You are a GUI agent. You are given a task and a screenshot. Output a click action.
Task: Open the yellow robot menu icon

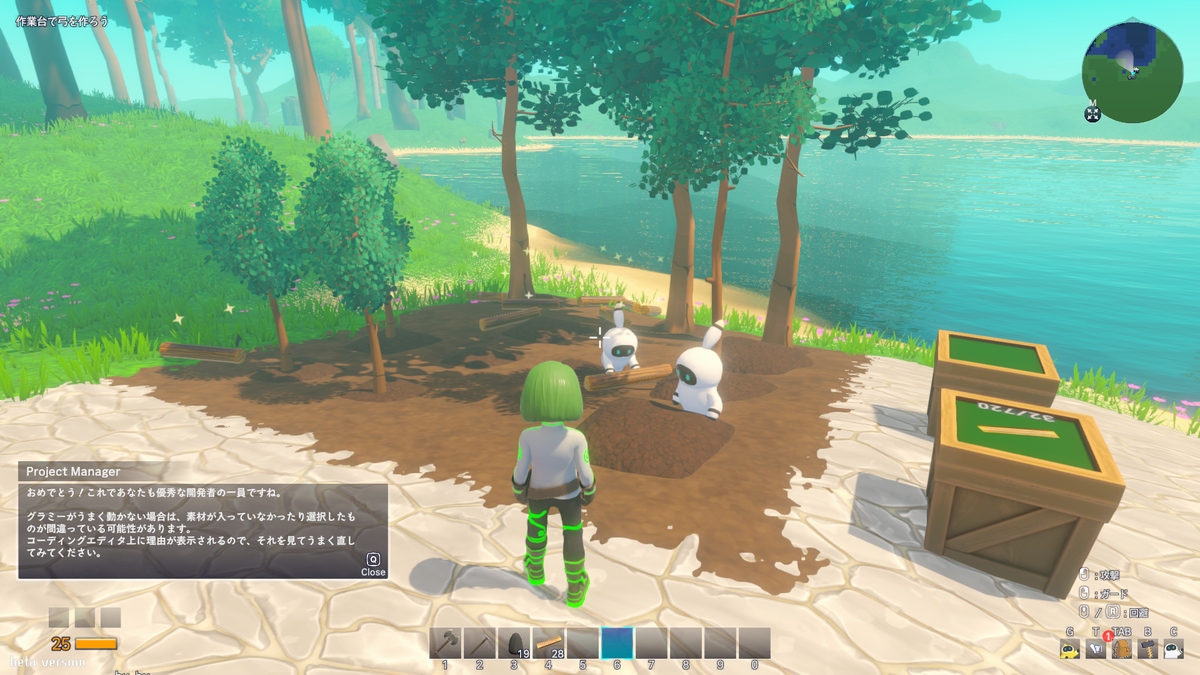tap(1070, 649)
